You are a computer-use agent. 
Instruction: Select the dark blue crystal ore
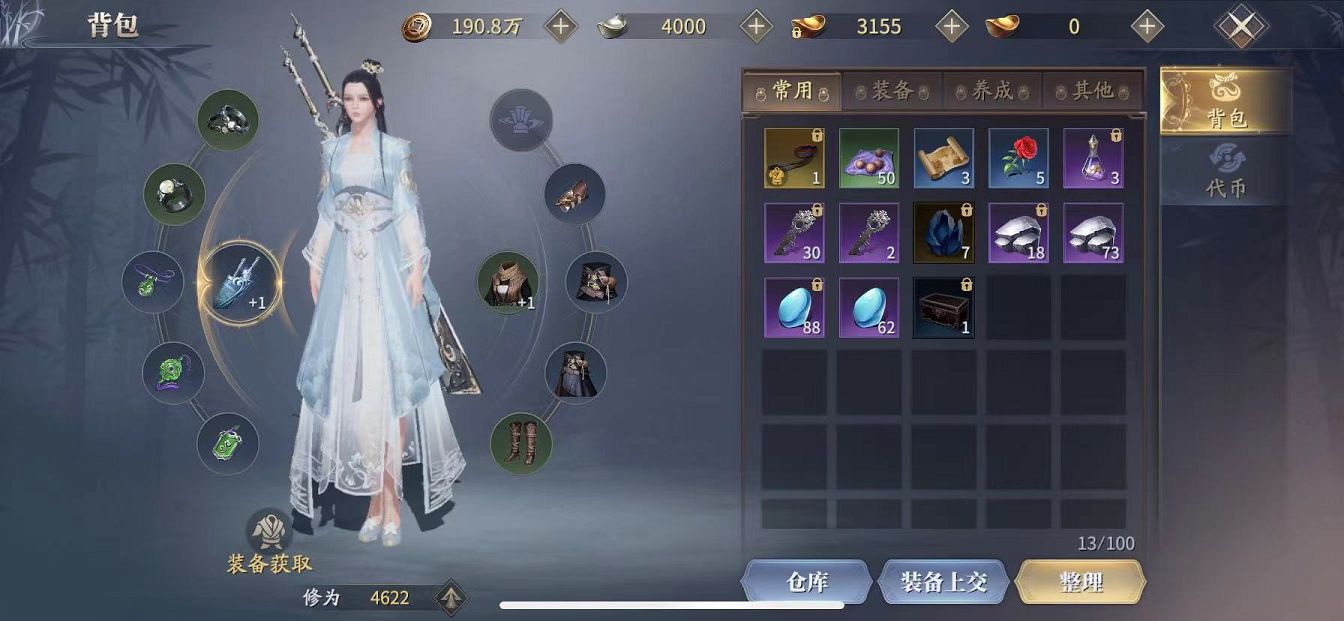[944, 233]
